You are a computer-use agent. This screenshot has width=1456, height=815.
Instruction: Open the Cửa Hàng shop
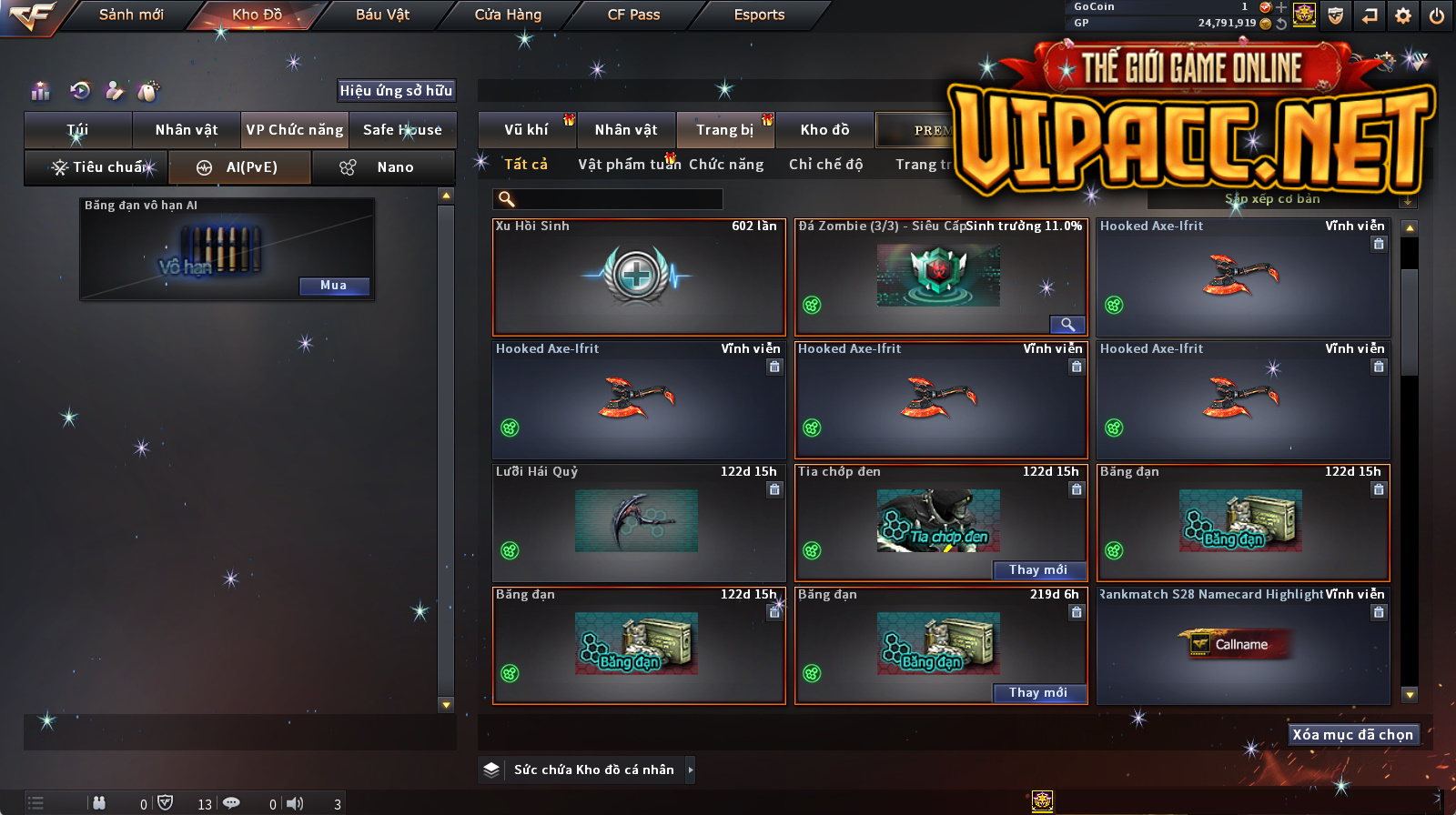pyautogui.click(x=508, y=15)
